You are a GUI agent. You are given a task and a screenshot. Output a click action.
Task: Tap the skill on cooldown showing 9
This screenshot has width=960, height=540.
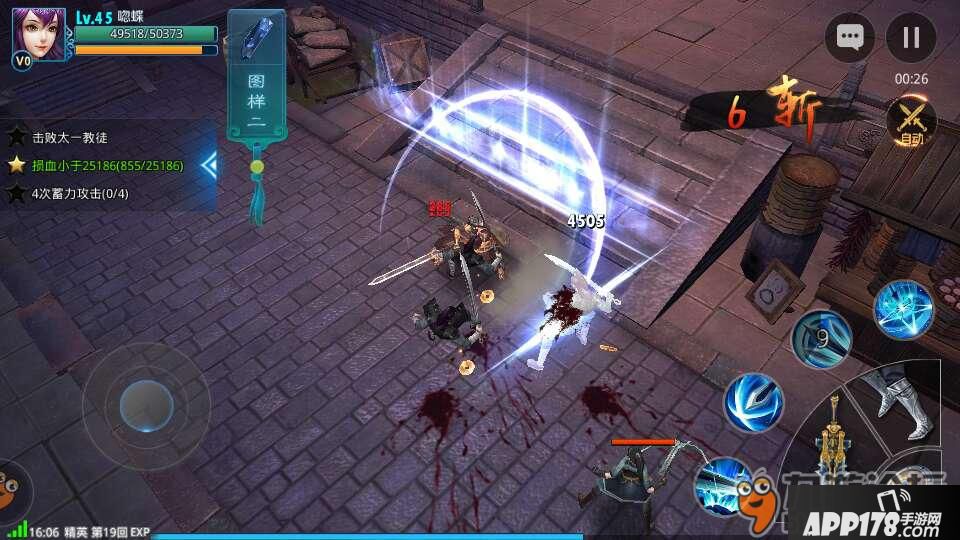[822, 338]
